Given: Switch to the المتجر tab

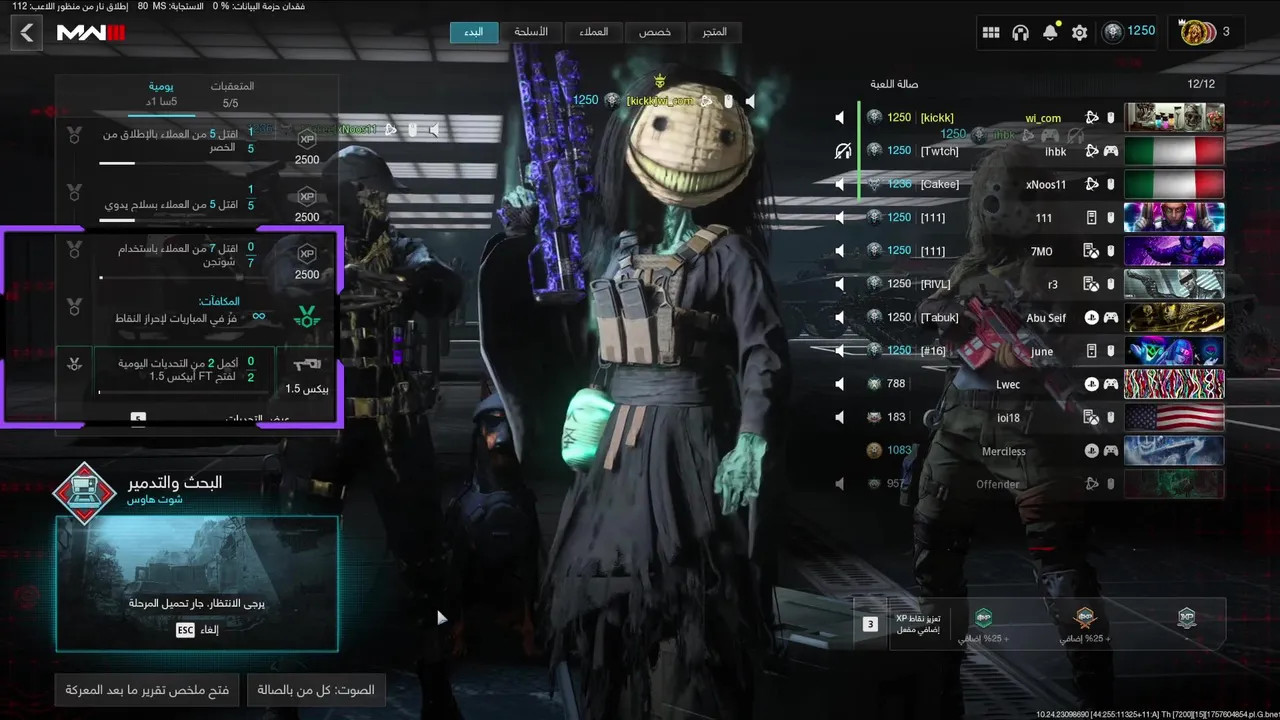Looking at the screenshot, I should 714,32.
